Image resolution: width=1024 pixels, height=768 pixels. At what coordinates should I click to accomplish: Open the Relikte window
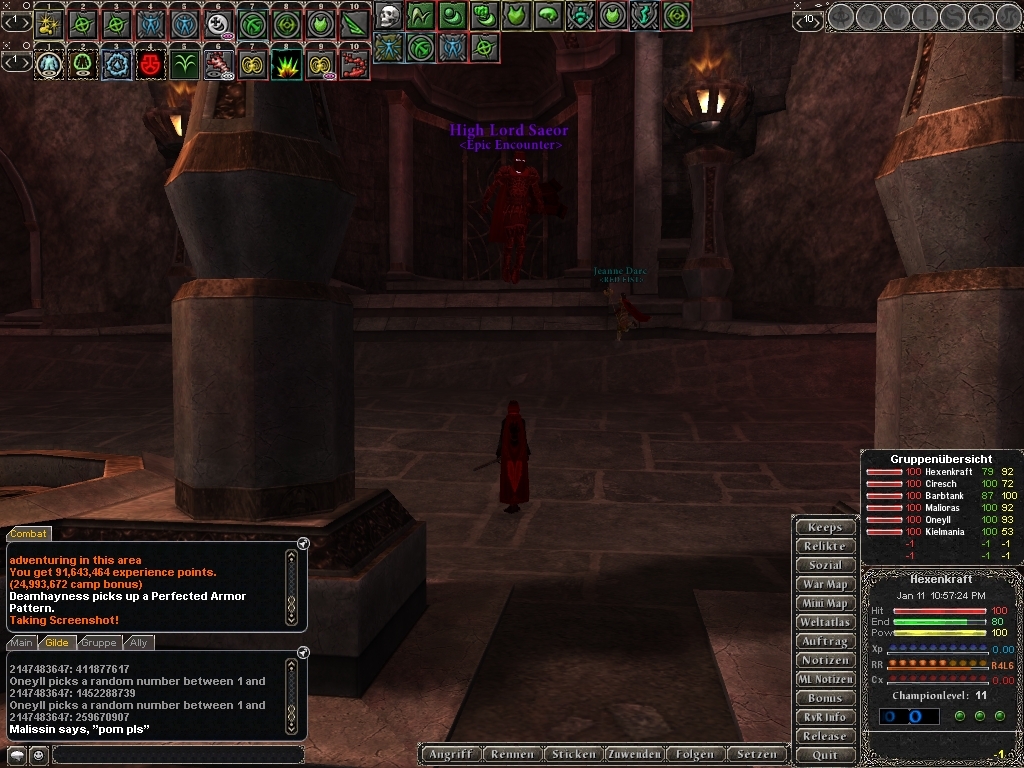(825, 546)
